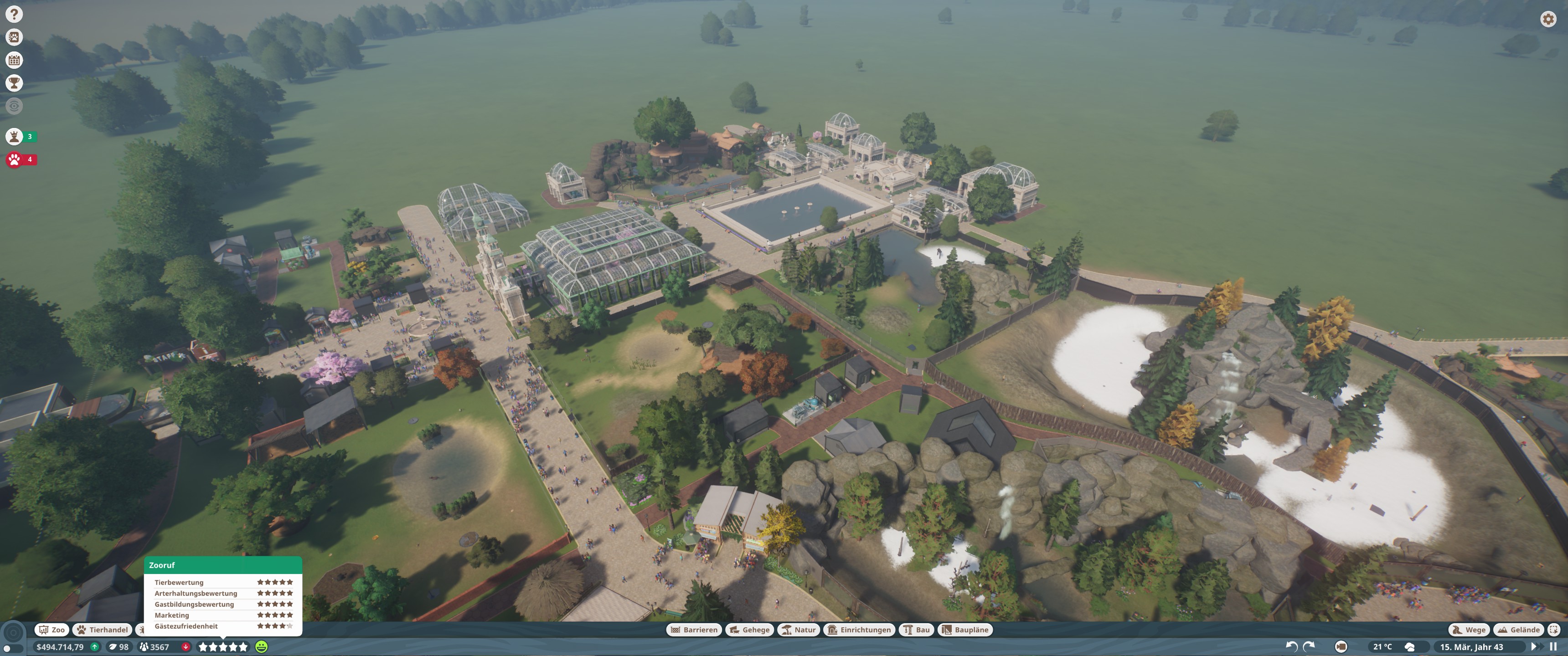Image resolution: width=1568 pixels, height=656 pixels.
Task: Open the question mark help icon
Action: pyautogui.click(x=14, y=14)
